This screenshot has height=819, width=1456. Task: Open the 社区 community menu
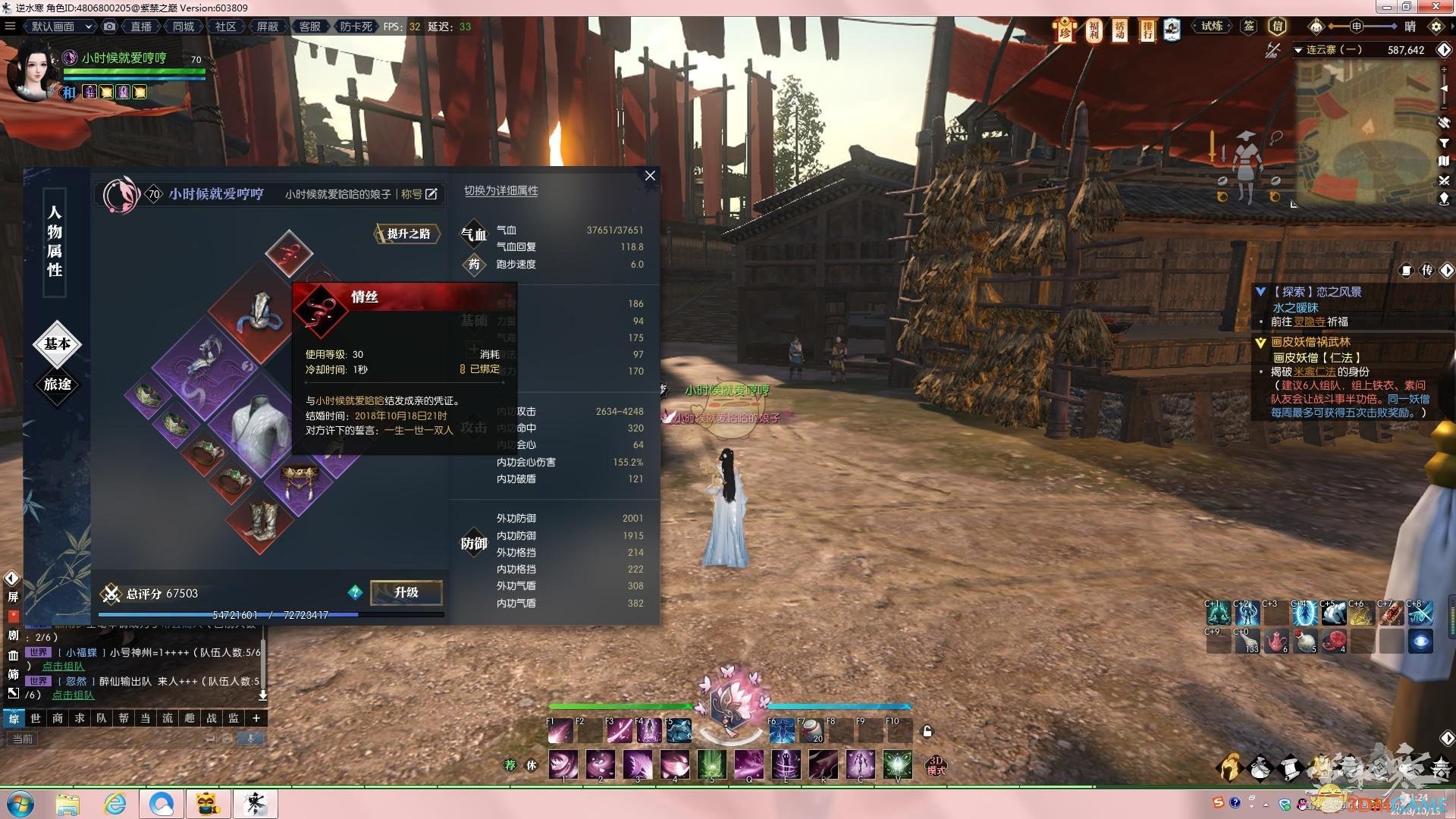[225, 27]
